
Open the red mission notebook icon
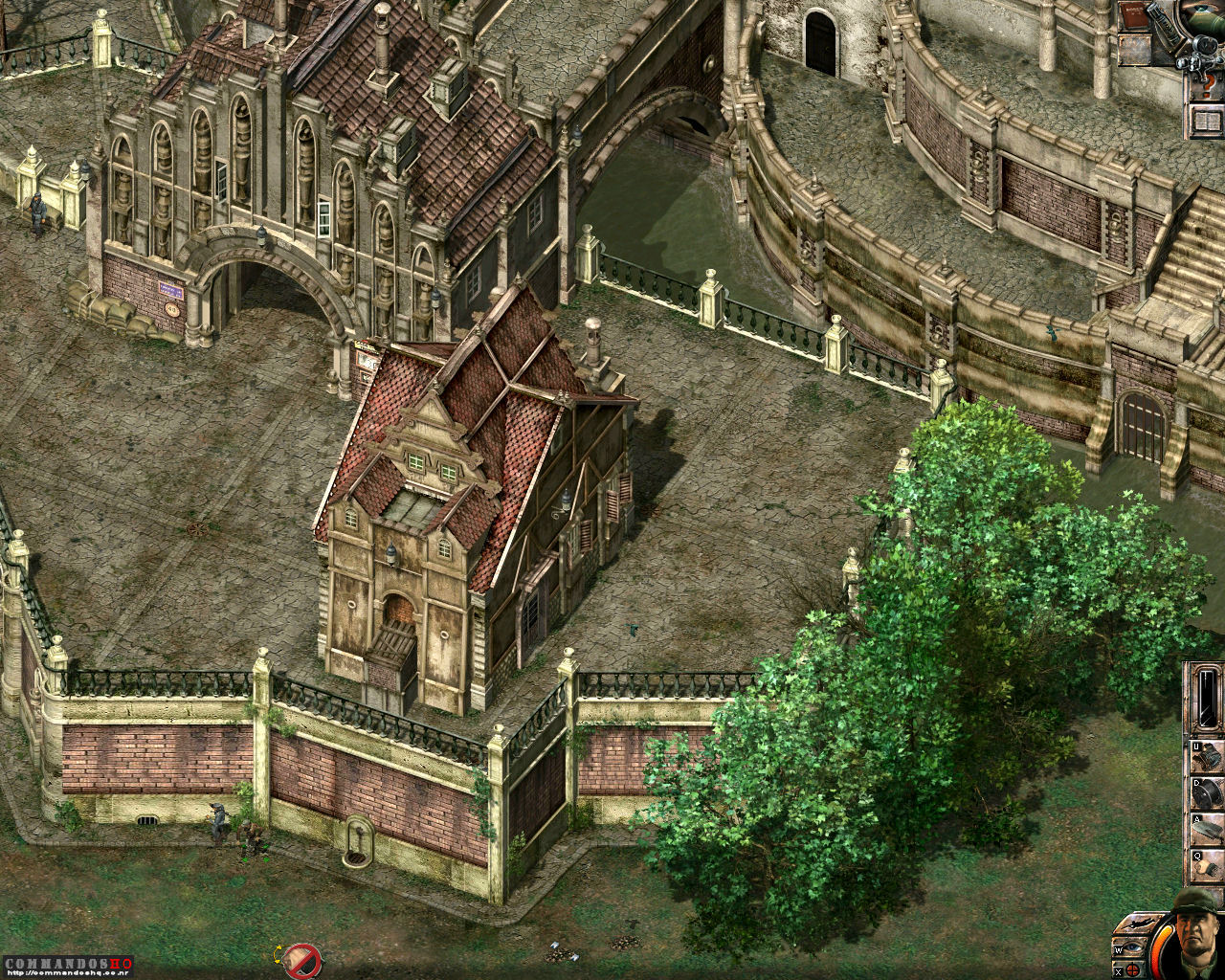pyautogui.click(x=1133, y=14)
